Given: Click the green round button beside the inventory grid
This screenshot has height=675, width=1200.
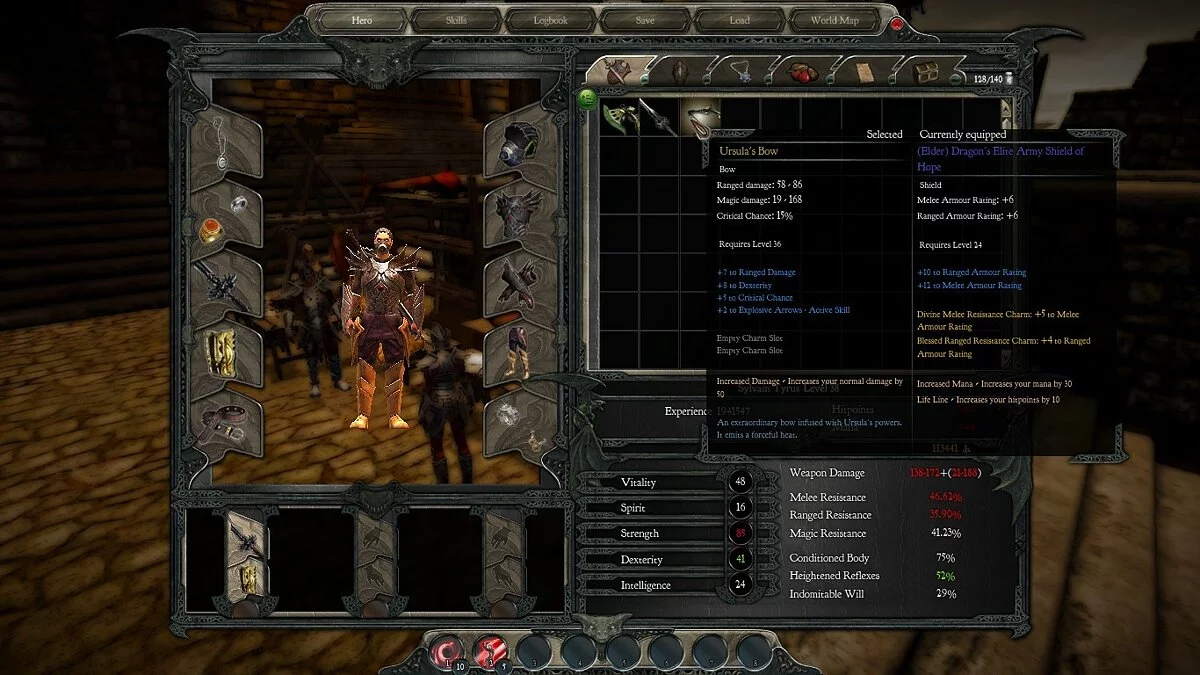Looking at the screenshot, I should coord(587,98).
